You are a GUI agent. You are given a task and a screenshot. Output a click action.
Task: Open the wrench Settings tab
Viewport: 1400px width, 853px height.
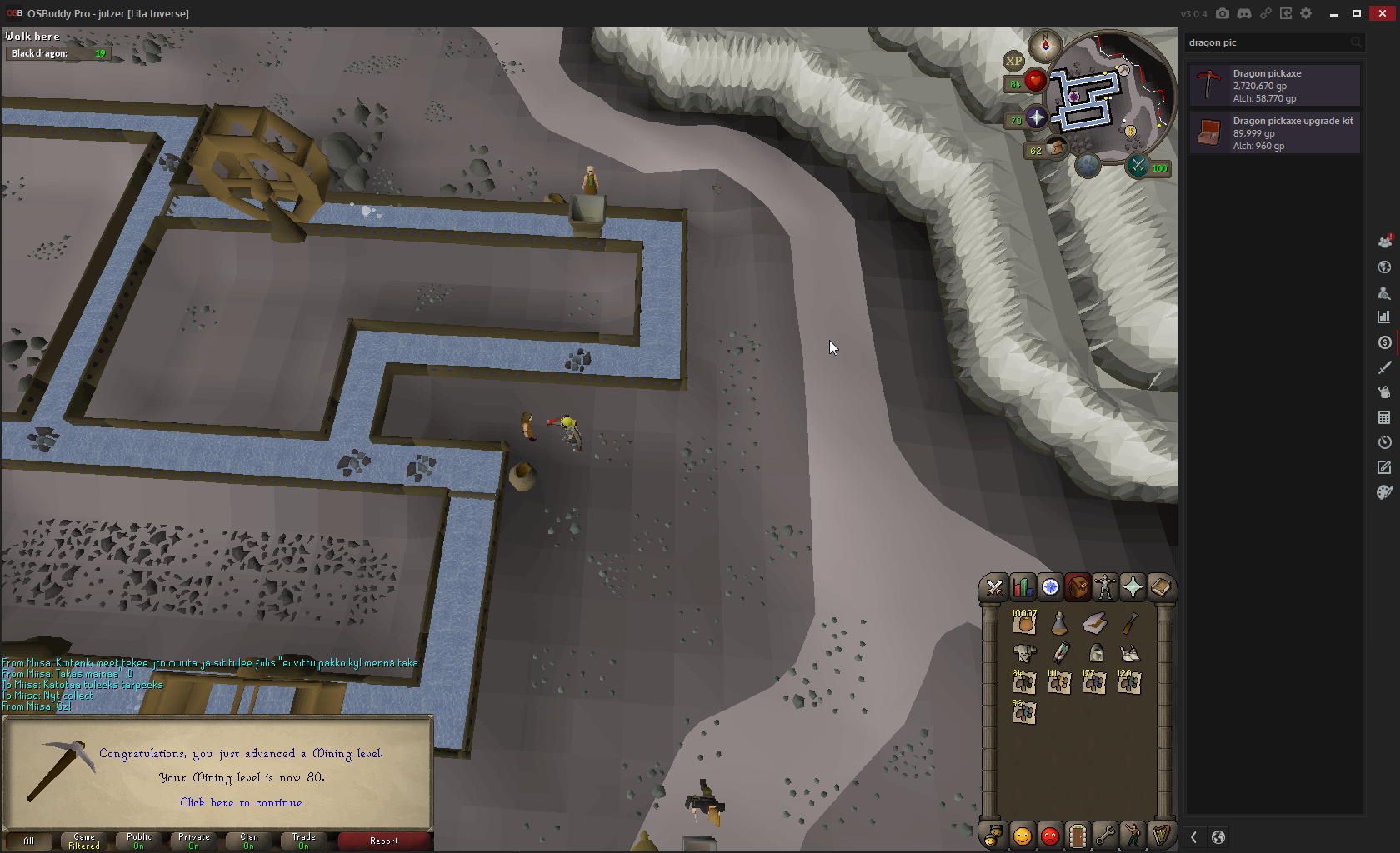1105,835
